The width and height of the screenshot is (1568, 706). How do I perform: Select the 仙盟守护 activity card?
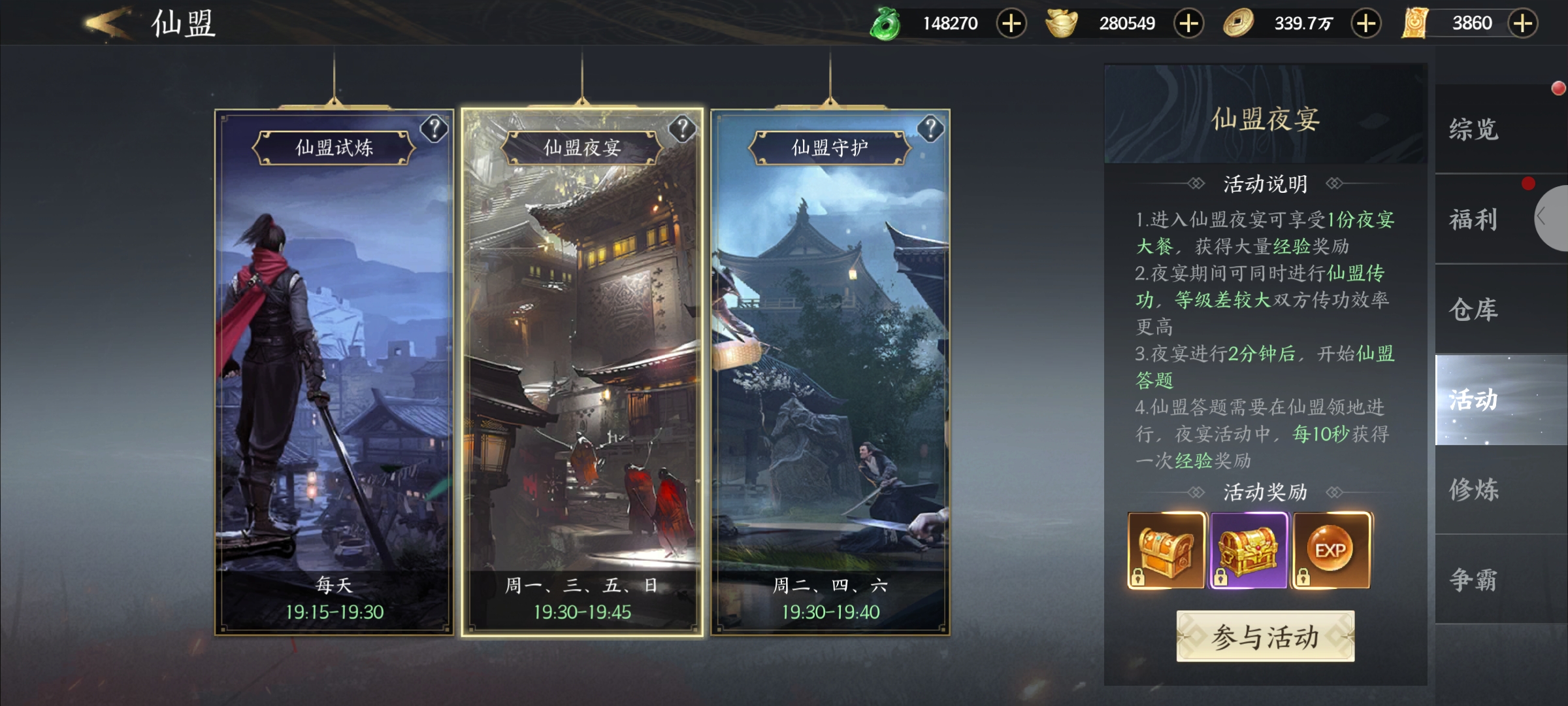click(830, 373)
